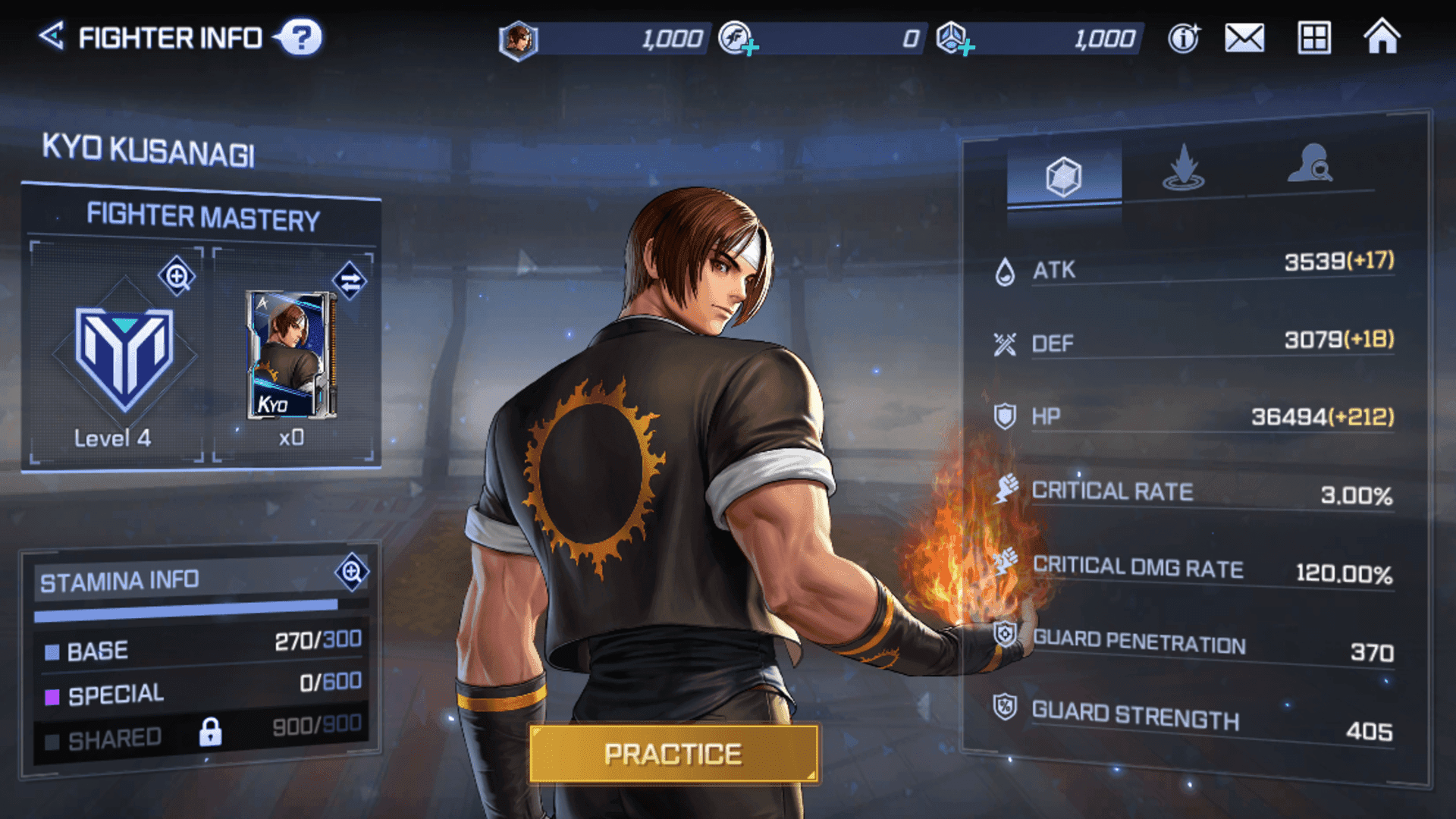Go back using the Fighter Info arrow
Screen dimensions: 1456x819
coord(52,36)
